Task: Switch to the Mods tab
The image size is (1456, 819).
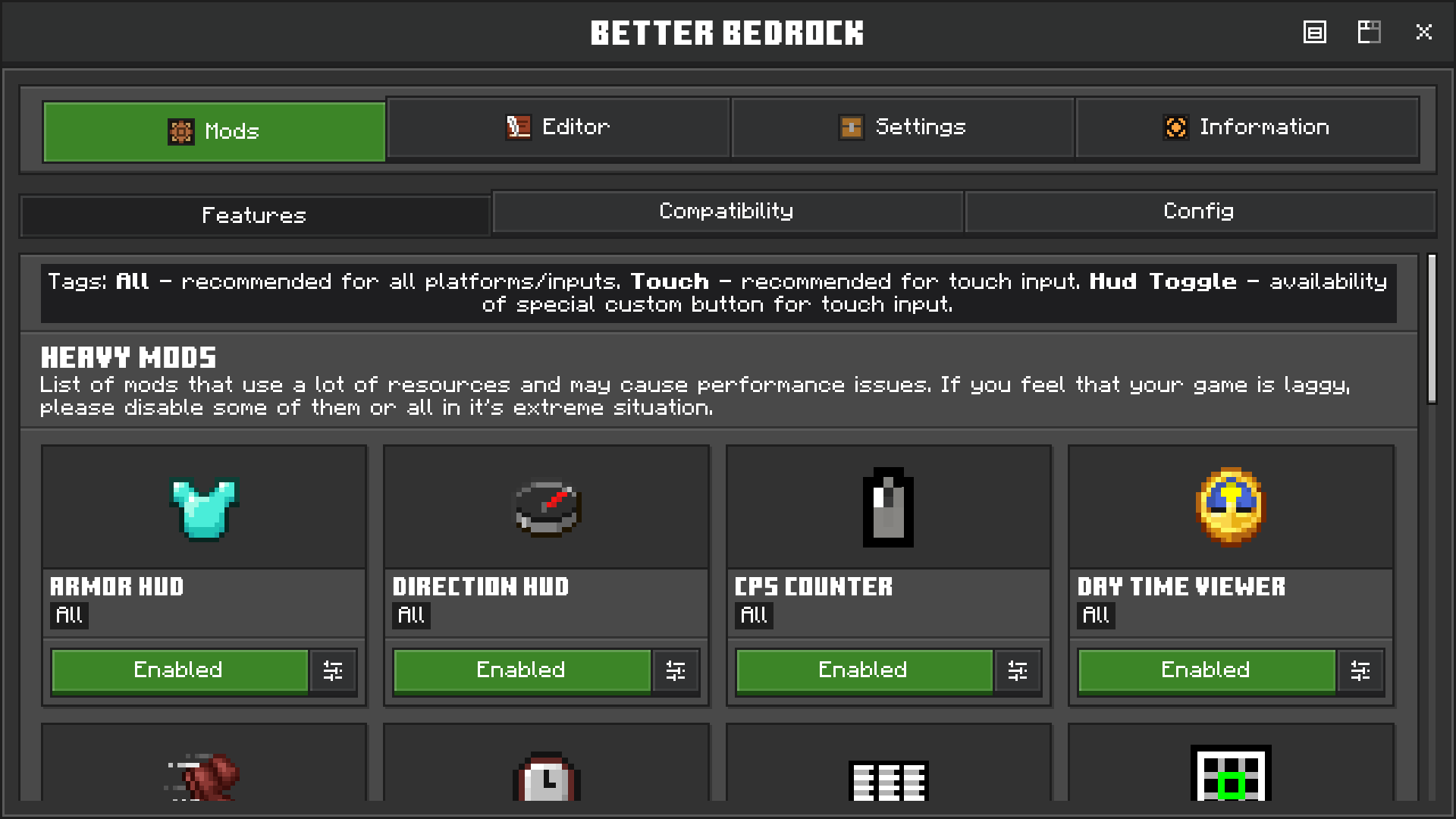Action: coord(214,131)
